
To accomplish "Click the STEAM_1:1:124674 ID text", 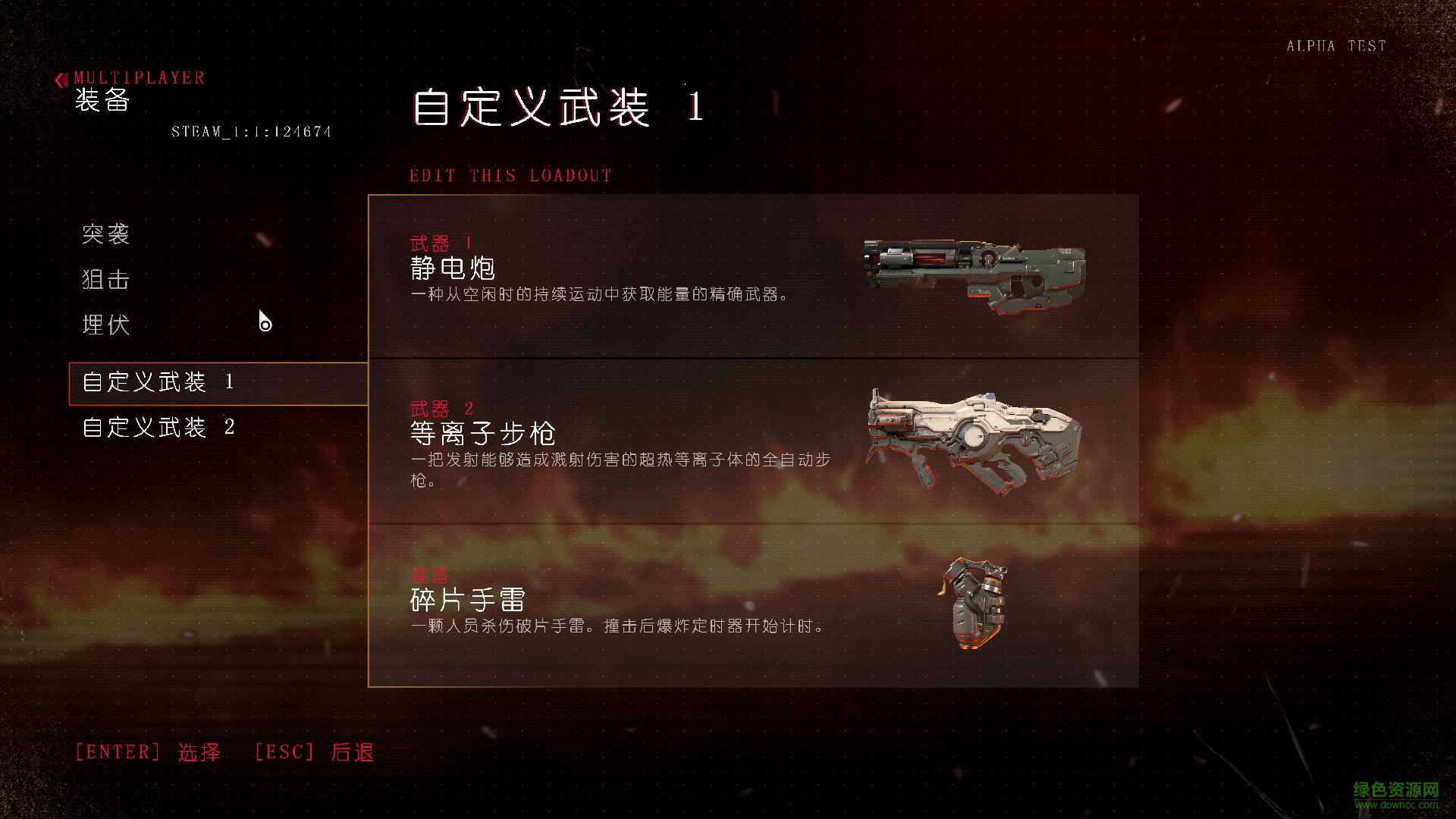I will click(251, 131).
